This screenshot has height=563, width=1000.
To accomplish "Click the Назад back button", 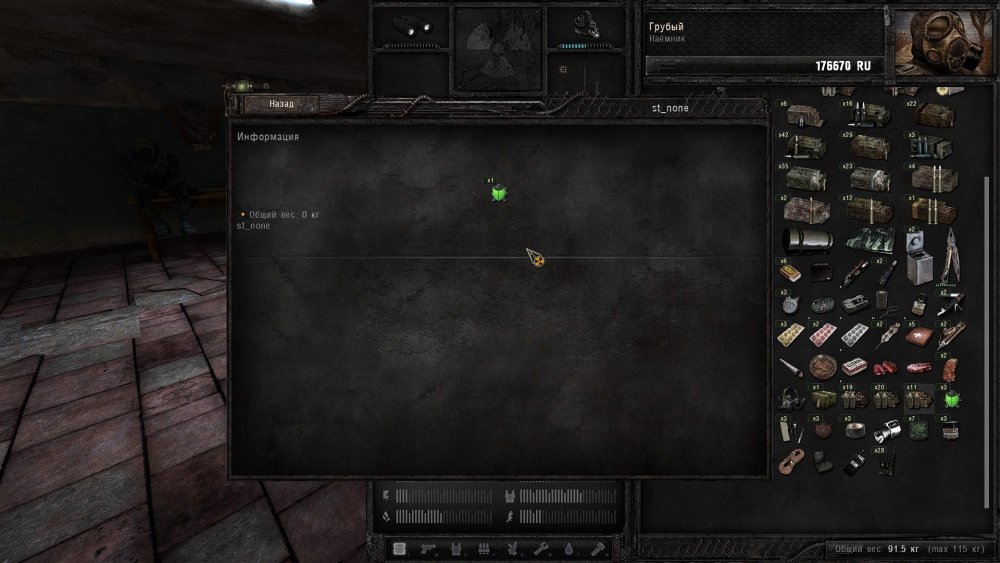I will click(281, 104).
